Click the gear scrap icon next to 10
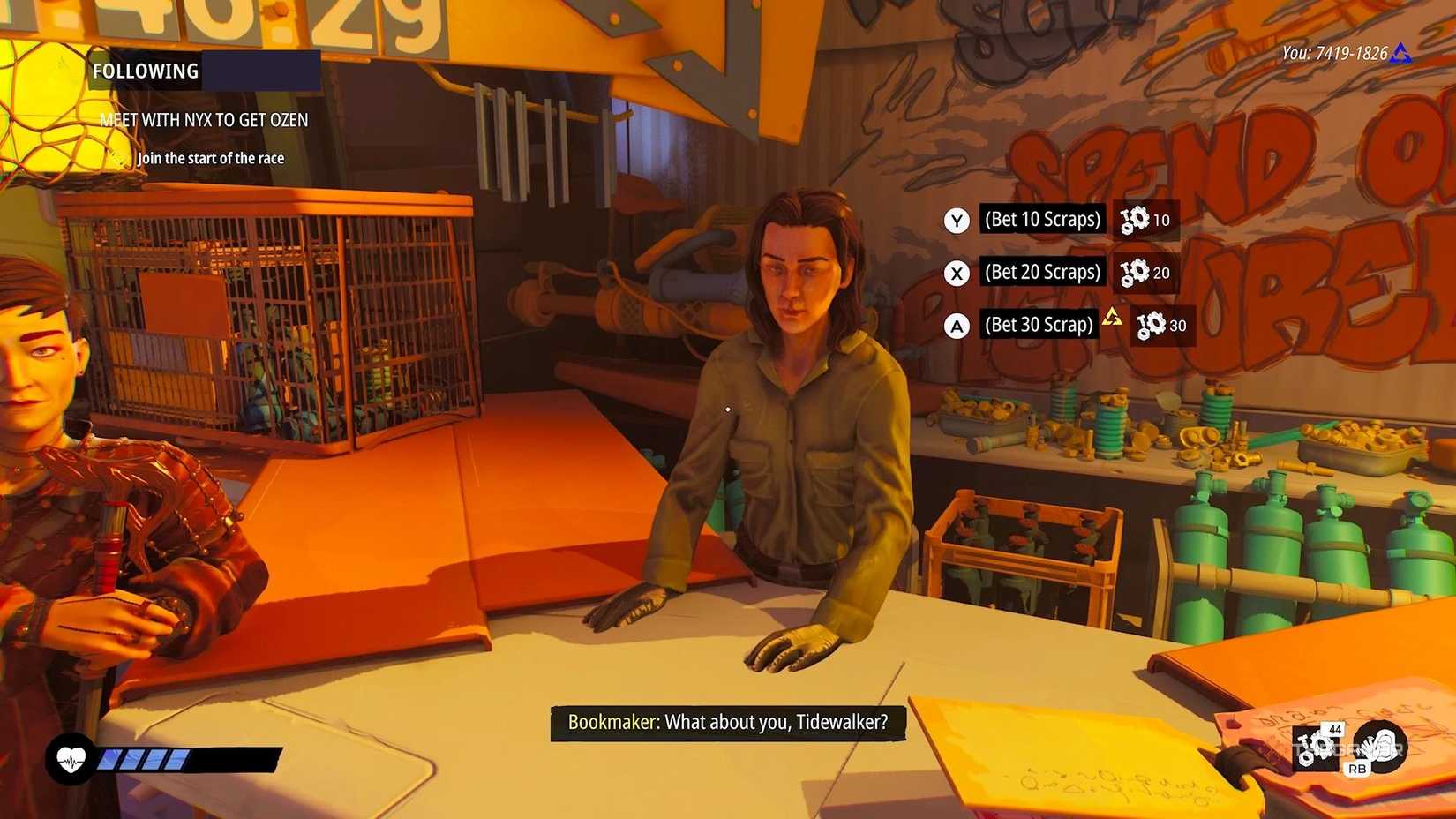1456x819 pixels. [1137, 220]
